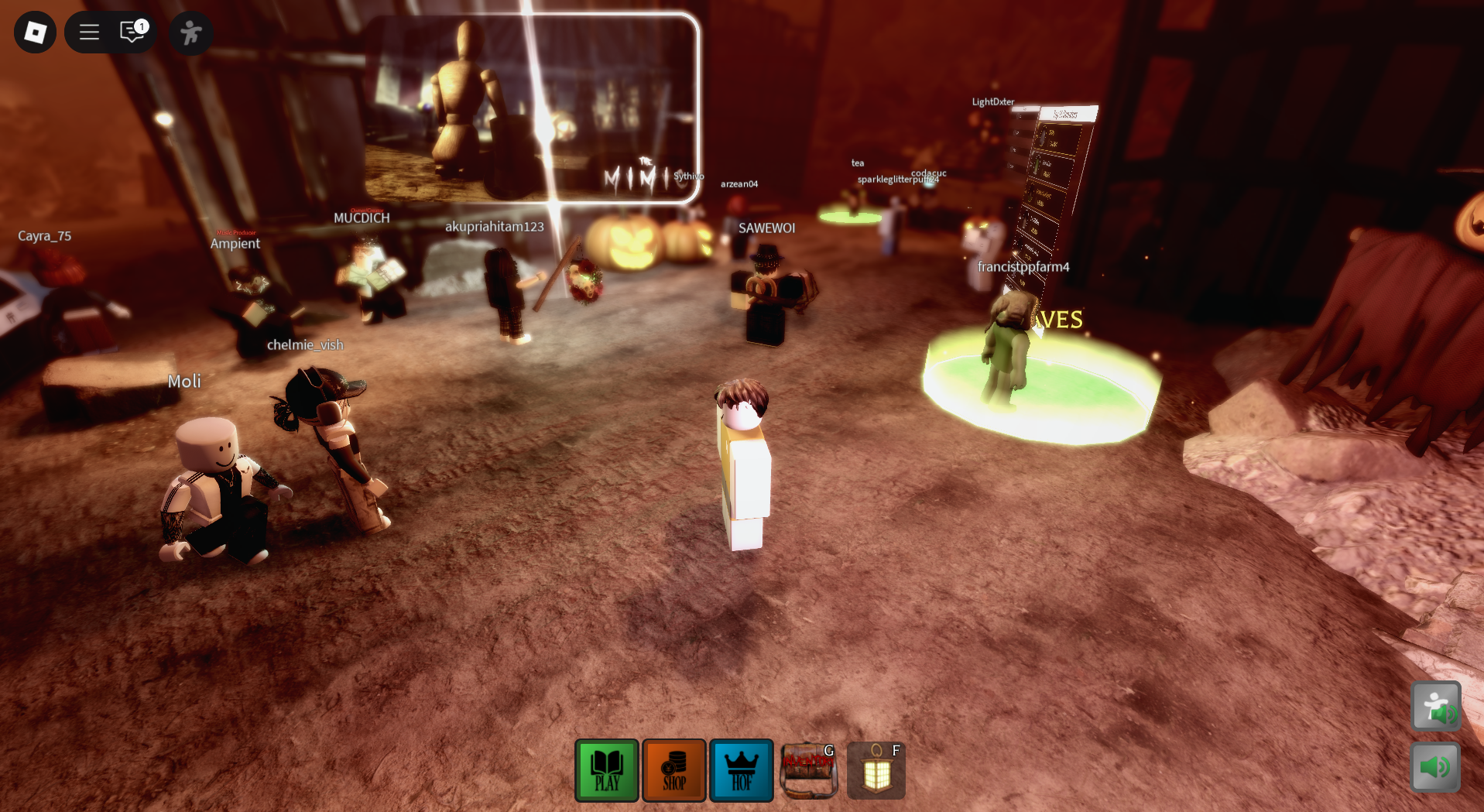Mute the game sound speaker button

(1435, 766)
